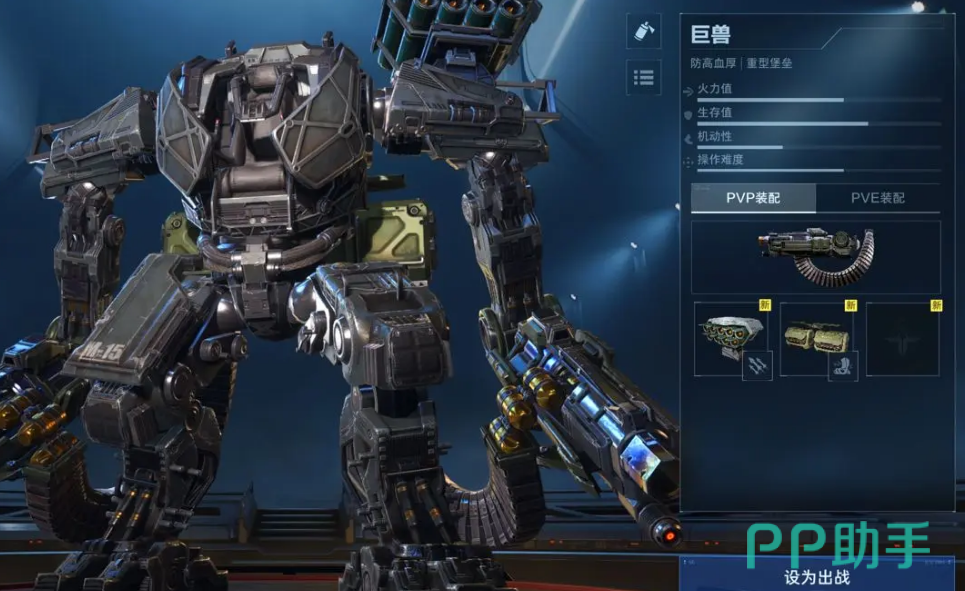The image size is (965, 591).
Task: Open the list view icon button
Action: tap(643, 77)
